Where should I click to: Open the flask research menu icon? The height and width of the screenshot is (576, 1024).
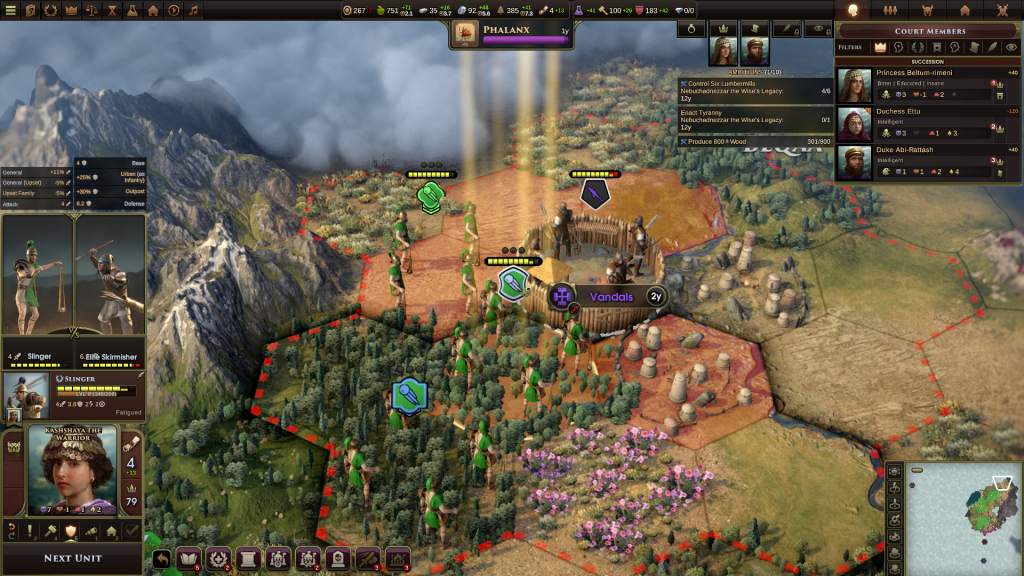[131, 10]
